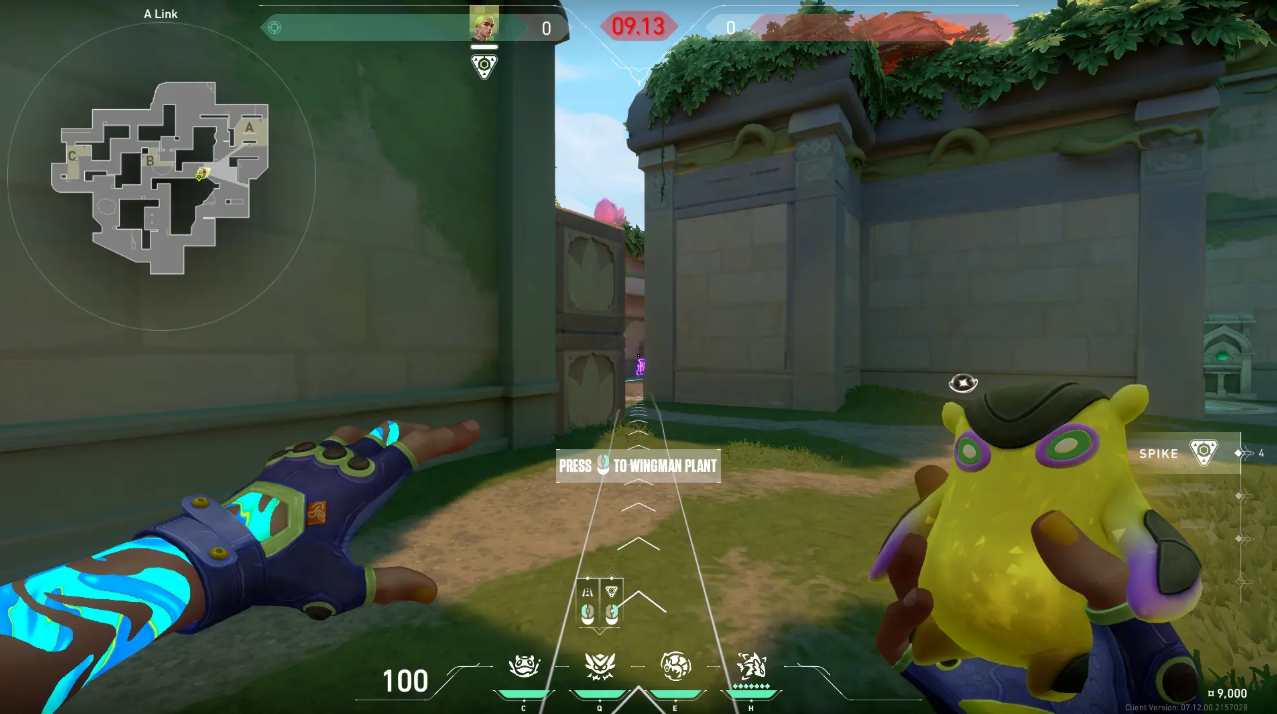Screen dimensions: 1277x714
Task: Click the Wingman send-forward mode indicator
Action: (x=588, y=605)
